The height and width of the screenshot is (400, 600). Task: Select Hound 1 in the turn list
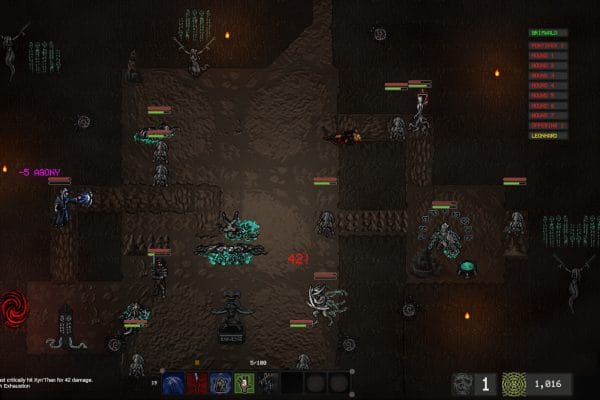(x=548, y=55)
